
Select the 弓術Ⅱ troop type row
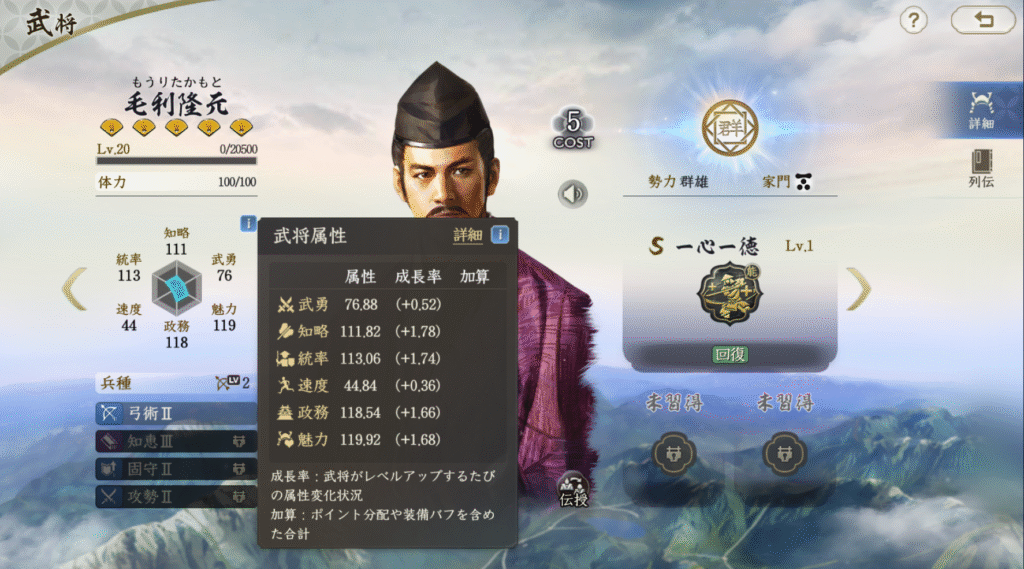[x=175, y=413]
